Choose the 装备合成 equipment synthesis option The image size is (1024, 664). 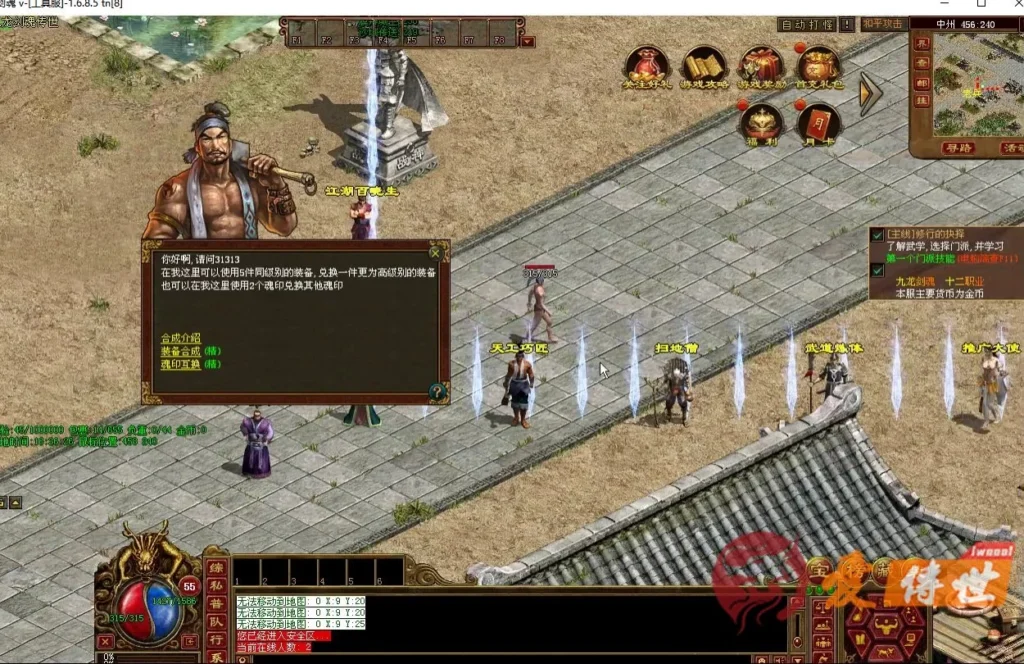point(181,351)
